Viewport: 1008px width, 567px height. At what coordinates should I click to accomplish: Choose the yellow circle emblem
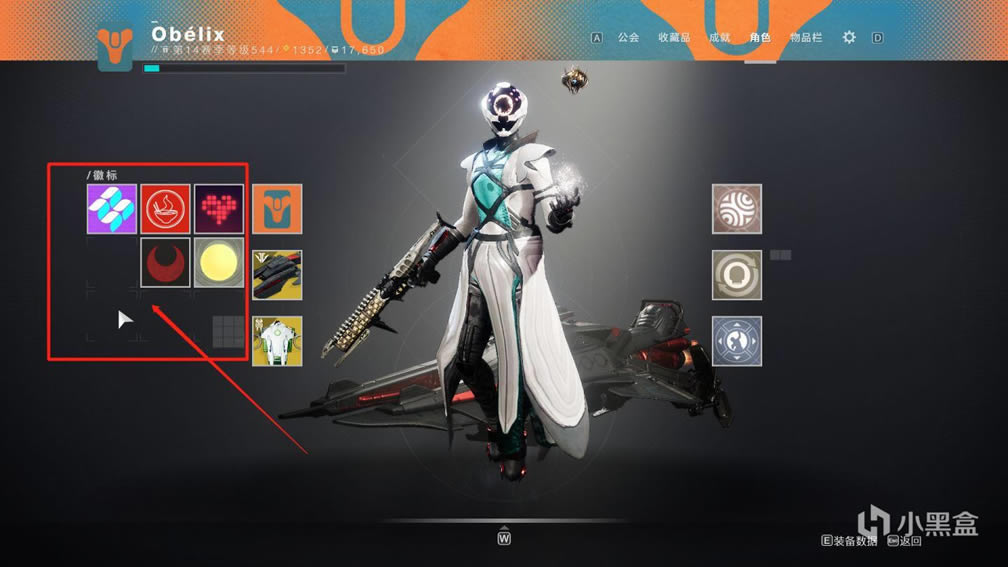(219, 262)
